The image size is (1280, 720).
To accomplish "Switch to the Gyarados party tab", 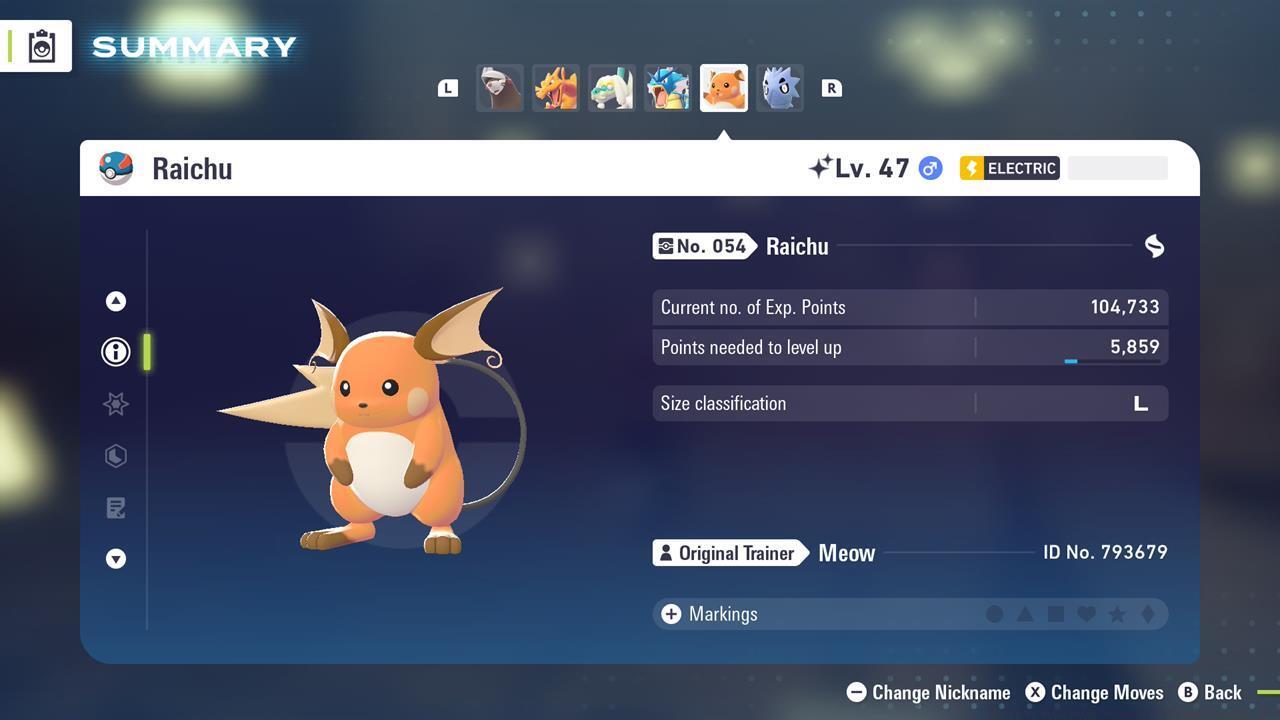I will click(667, 87).
